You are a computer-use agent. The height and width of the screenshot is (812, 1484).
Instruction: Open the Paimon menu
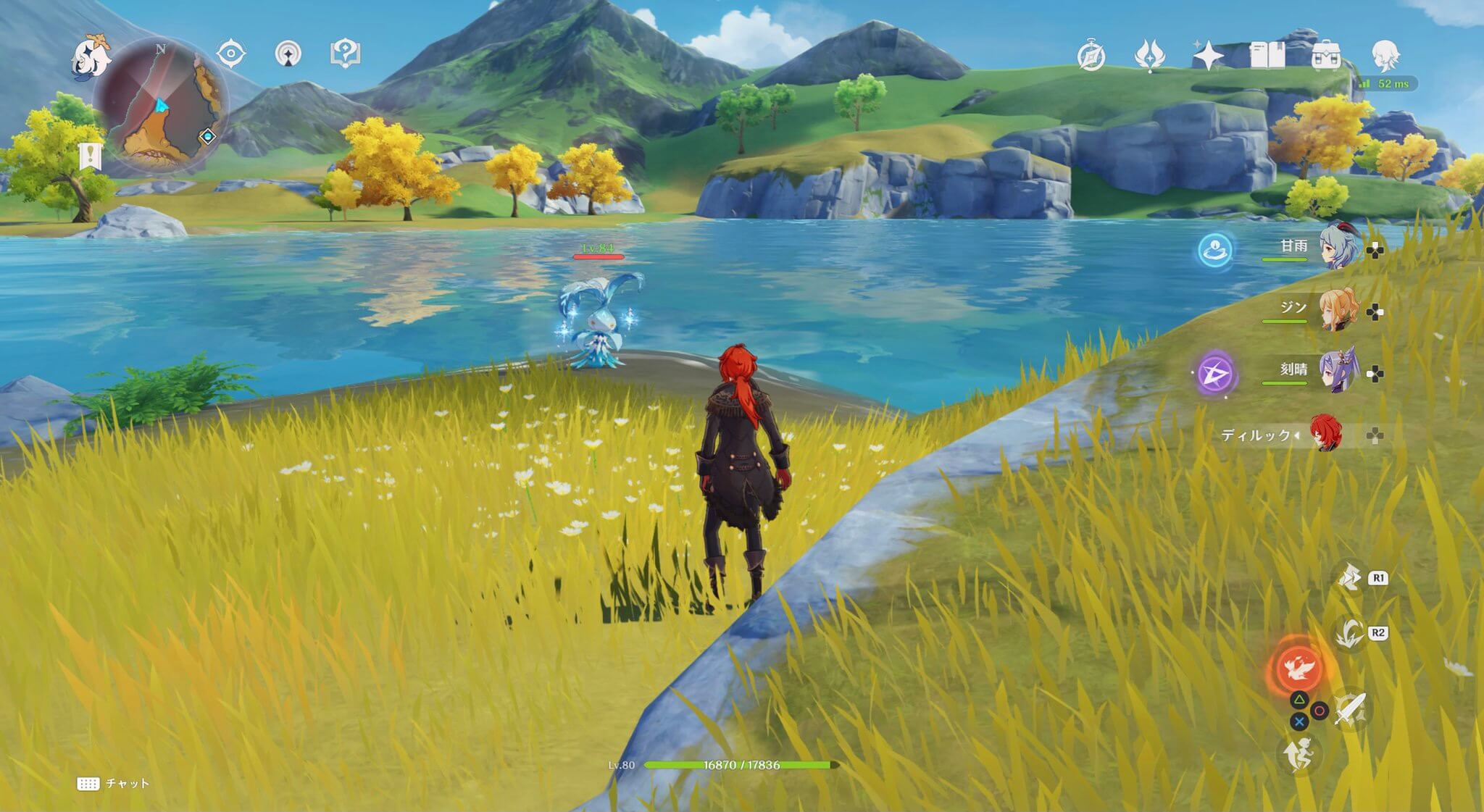point(91,56)
